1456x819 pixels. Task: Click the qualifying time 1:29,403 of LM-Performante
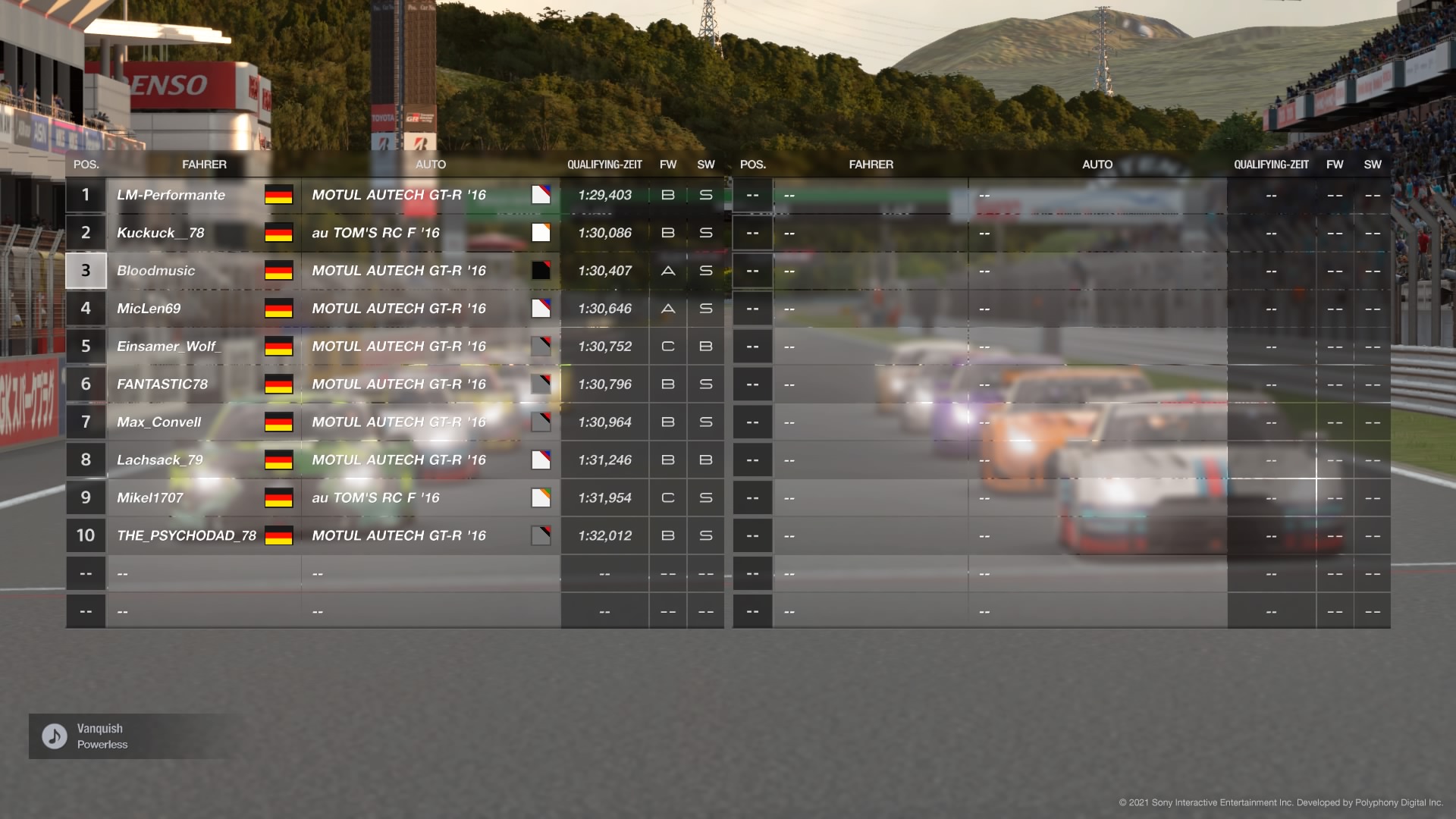click(604, 195)
